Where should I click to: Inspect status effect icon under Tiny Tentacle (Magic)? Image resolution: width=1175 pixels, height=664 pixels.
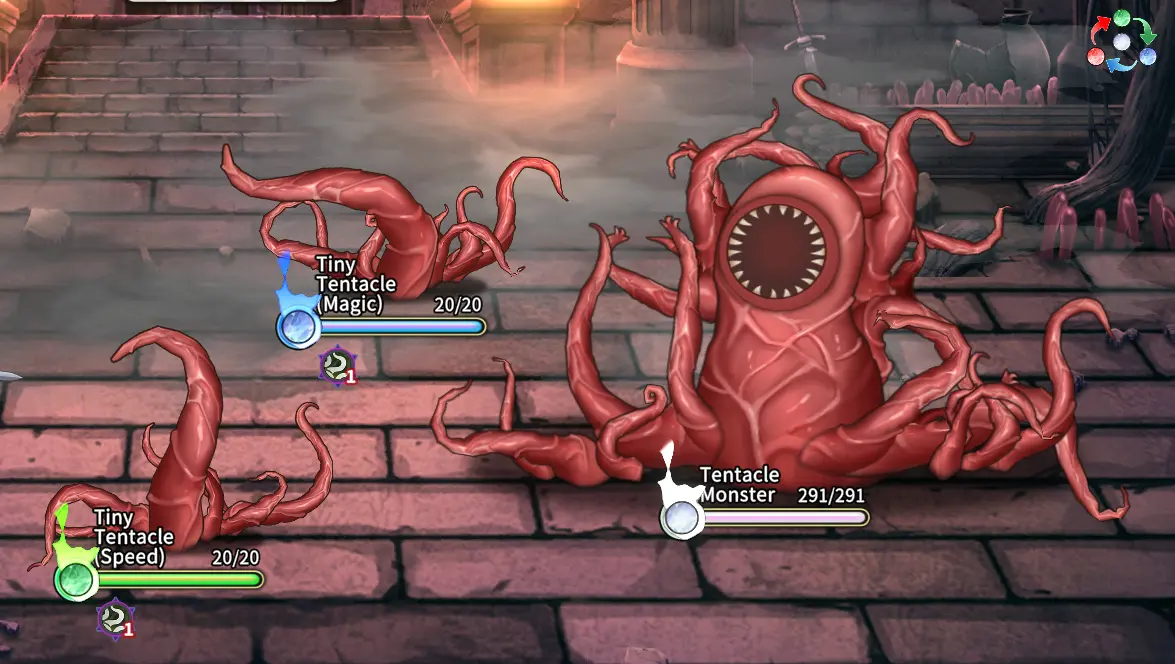click(338, 366)
